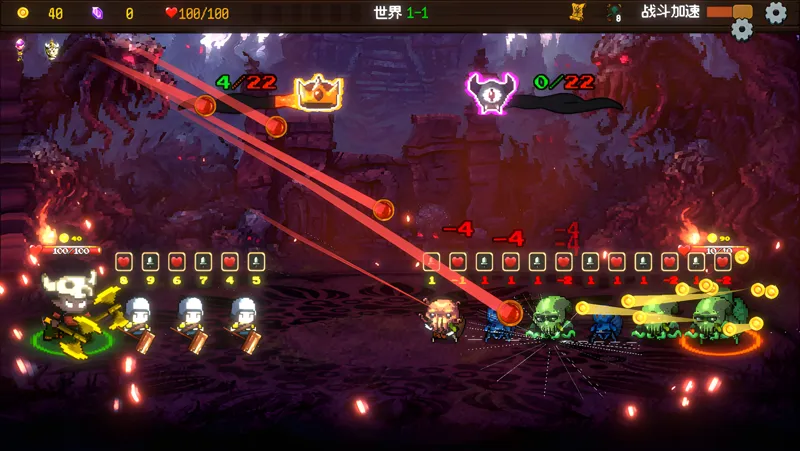
Task: Toggle the 战斗加速 battle speed switch
Action: tap(729, 12)
